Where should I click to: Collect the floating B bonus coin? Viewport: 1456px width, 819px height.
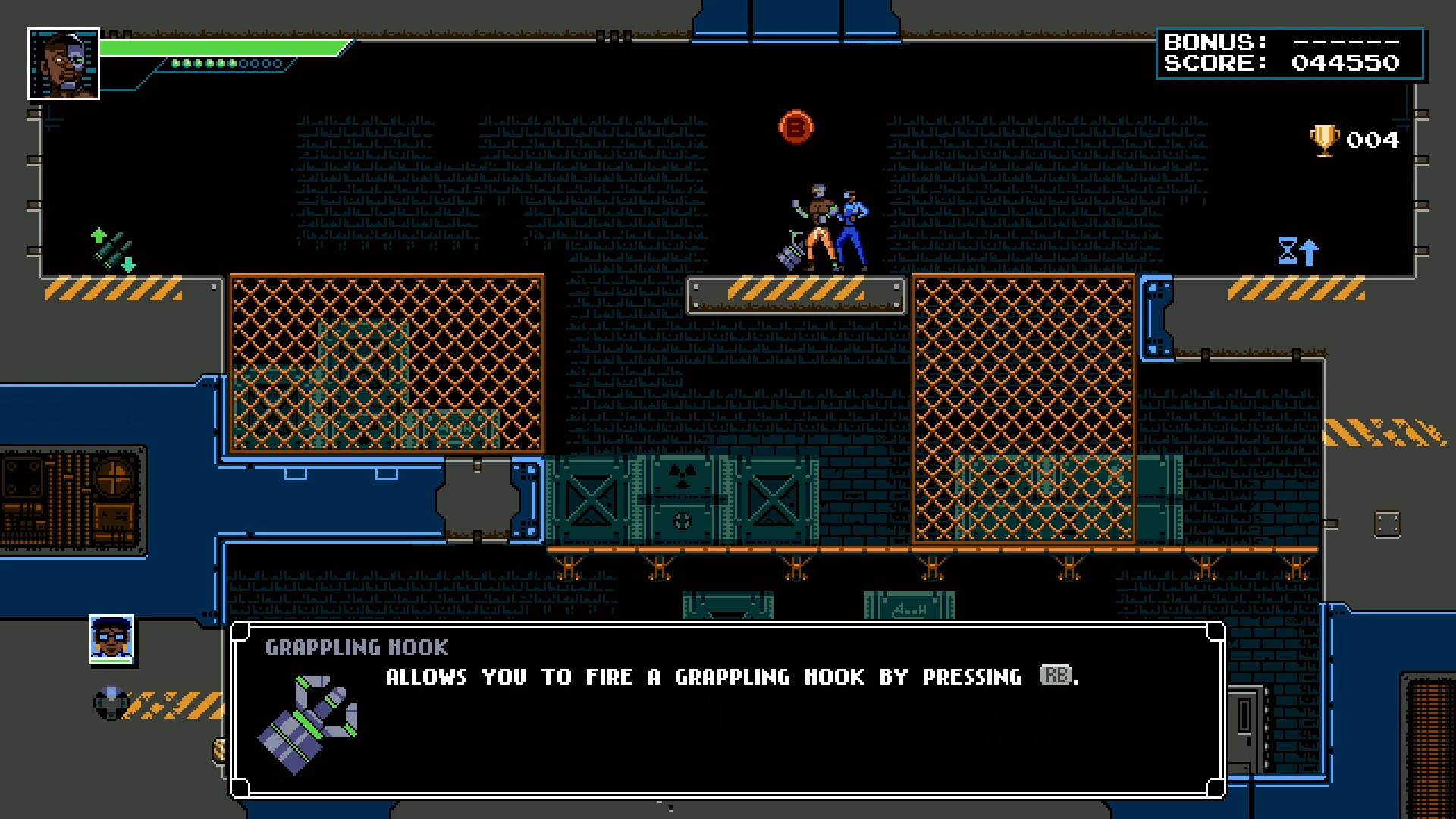click(x=795, y=128)
